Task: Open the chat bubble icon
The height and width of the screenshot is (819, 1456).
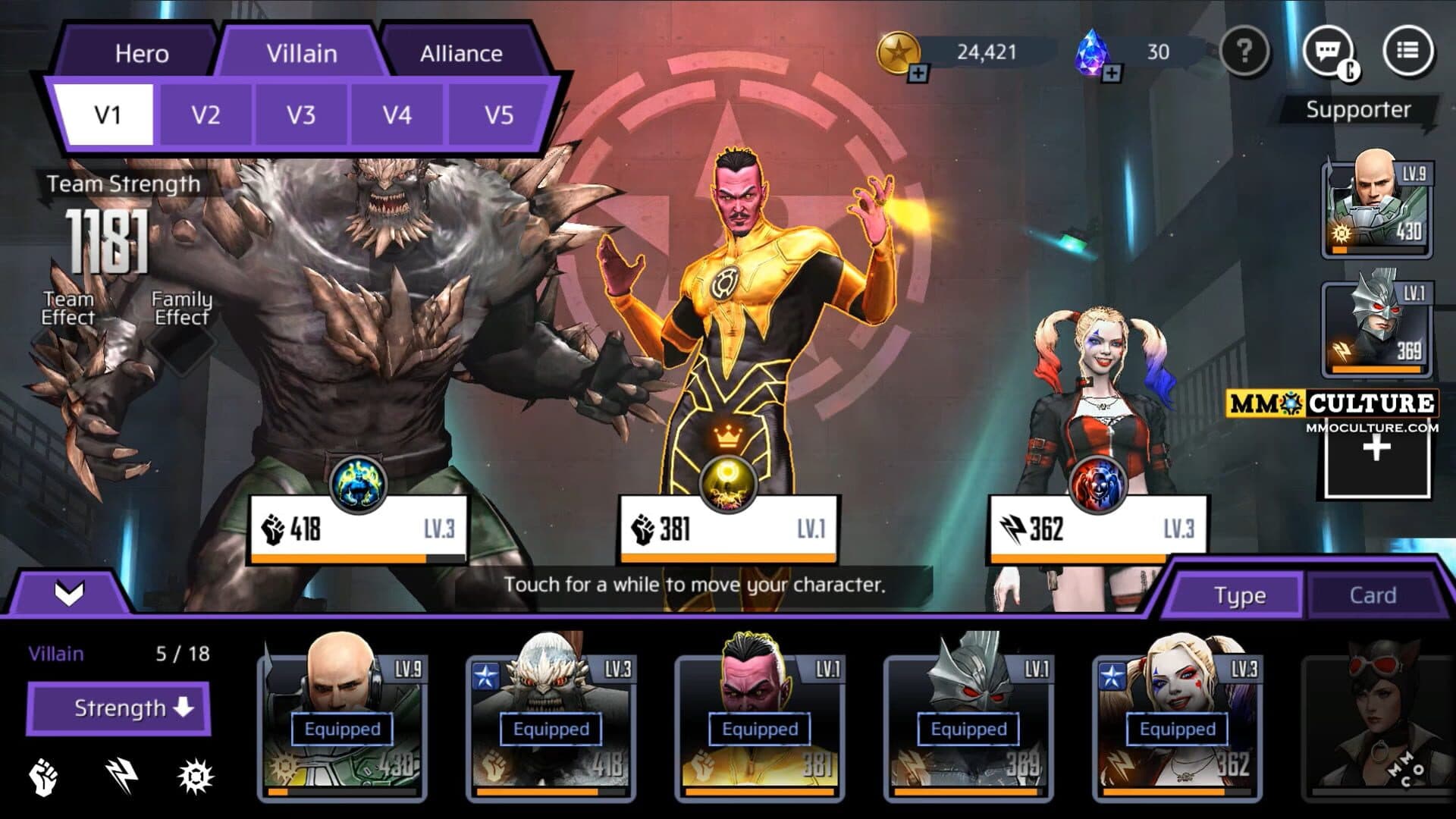Action: (x=1328, y=52)
